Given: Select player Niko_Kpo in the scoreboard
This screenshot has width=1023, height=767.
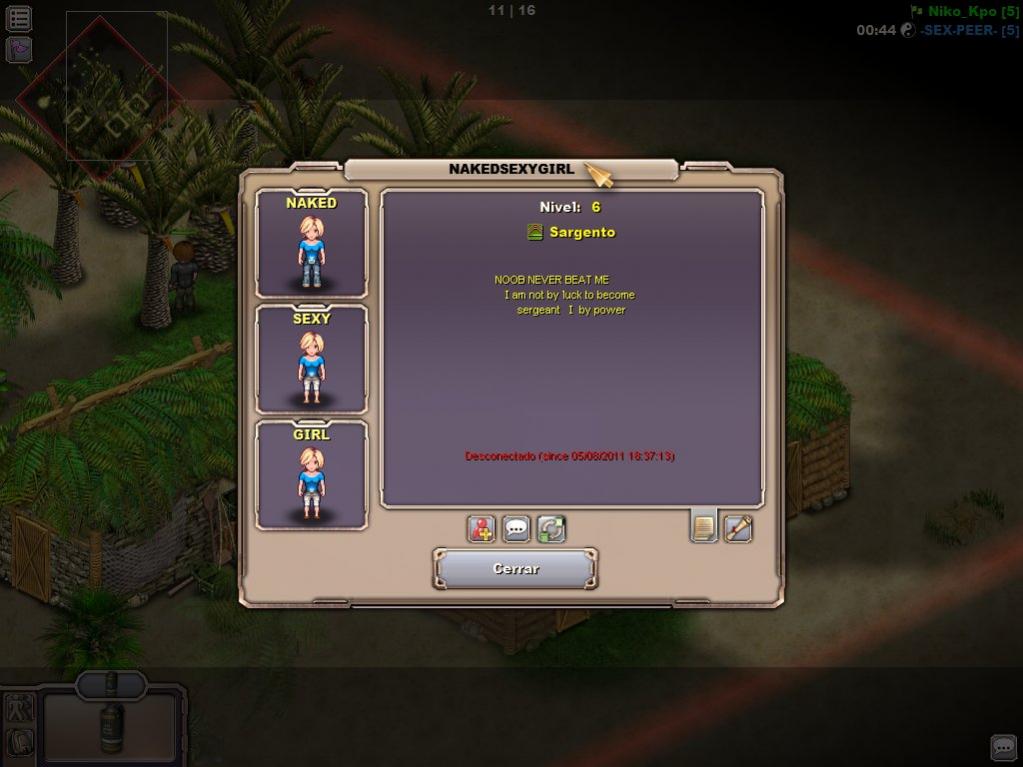Looking at the screenshot, I should click(x=965, y=11).
